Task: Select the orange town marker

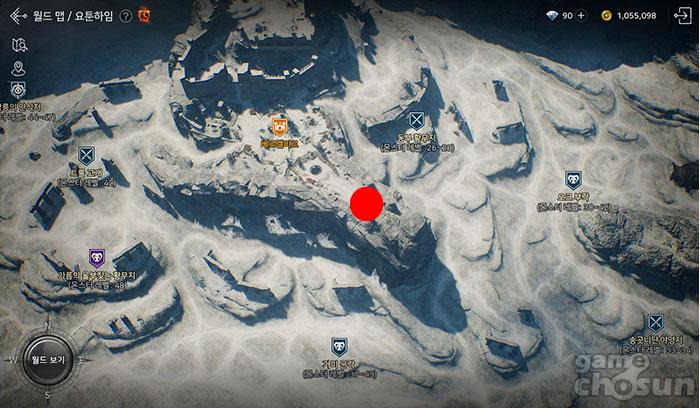Action: (279, 126)
